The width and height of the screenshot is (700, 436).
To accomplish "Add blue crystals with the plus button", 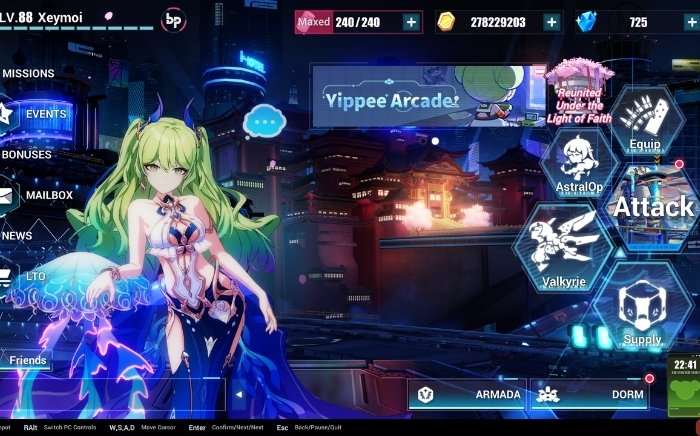I will 690,22.
